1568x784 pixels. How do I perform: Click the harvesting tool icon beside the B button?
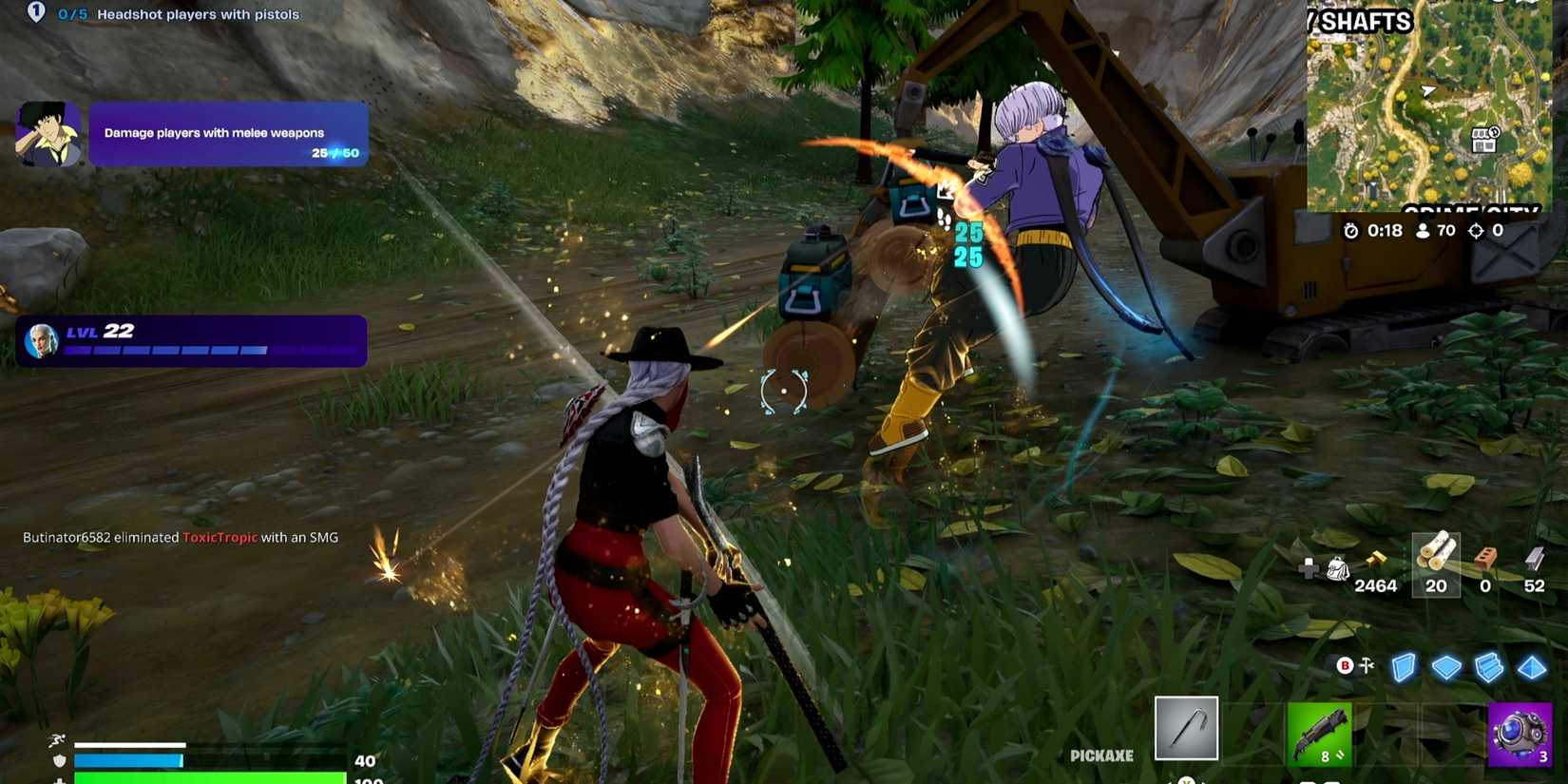pos(1367,665)
